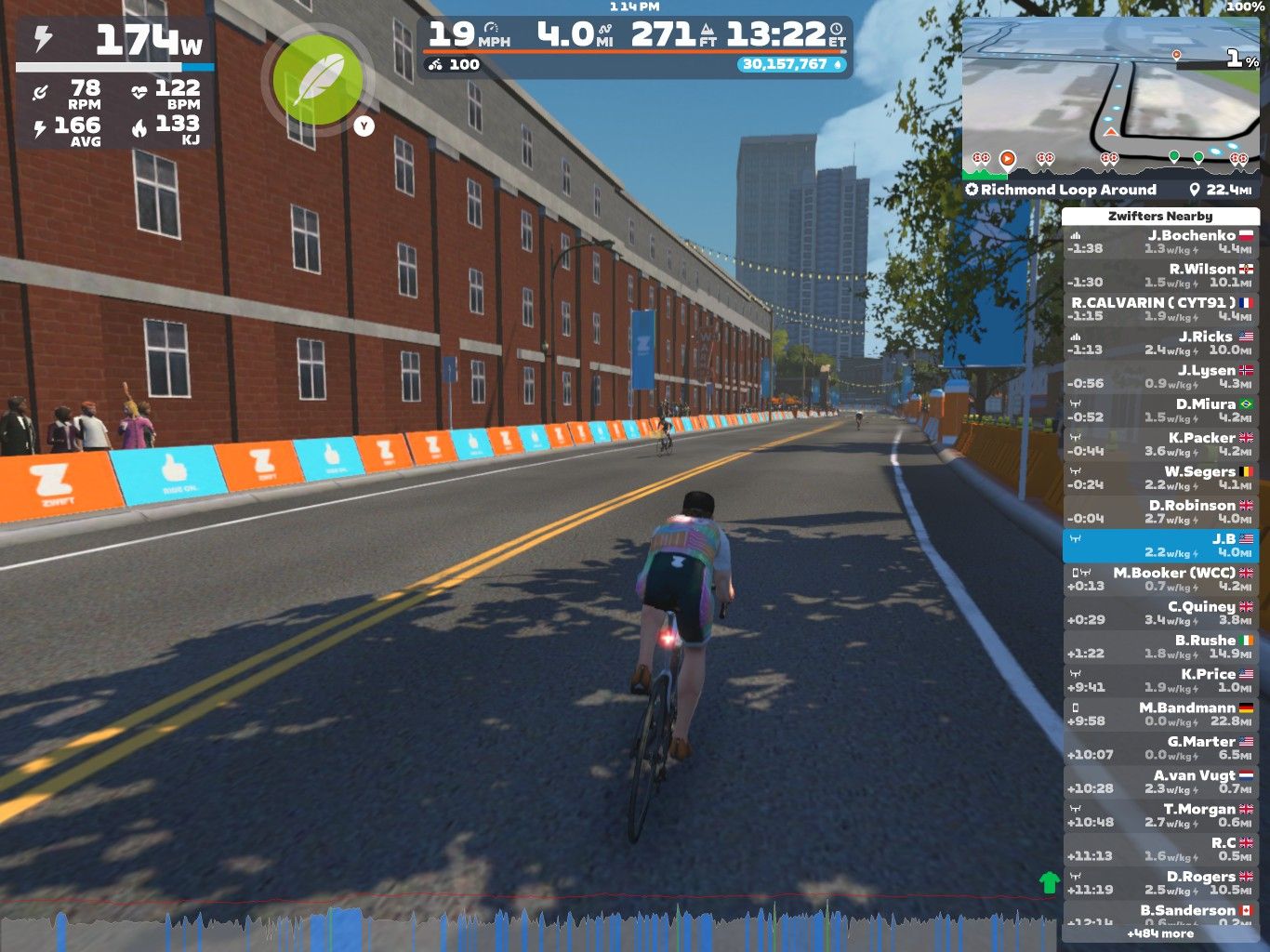The width and height of the screenshot is (1270, 952).
Task: Expand the +484 more riders entry
Action: [x=1160, y=933]
